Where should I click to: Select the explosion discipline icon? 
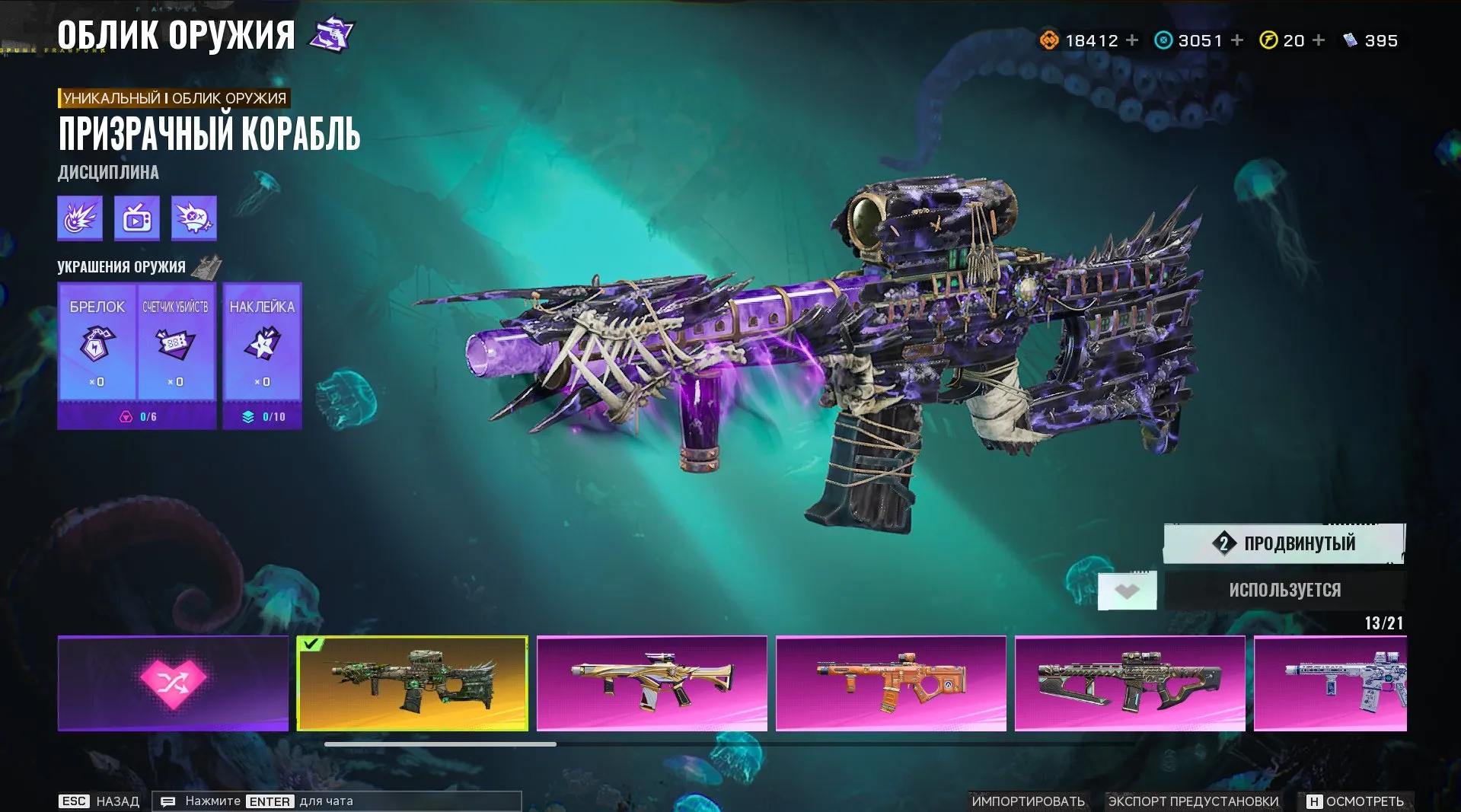(x=78, y=218)
